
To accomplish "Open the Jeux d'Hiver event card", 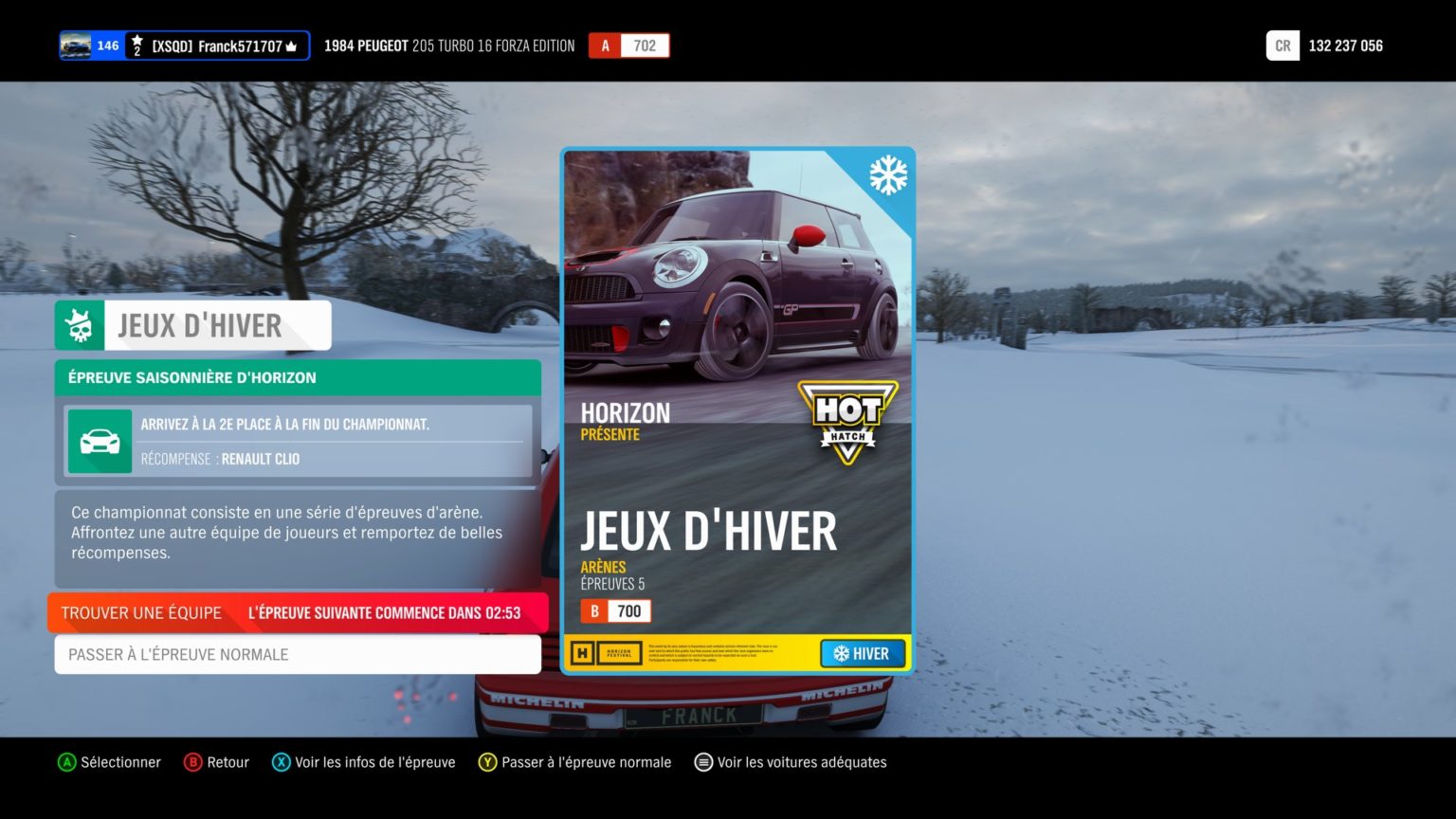I will 737,409.
